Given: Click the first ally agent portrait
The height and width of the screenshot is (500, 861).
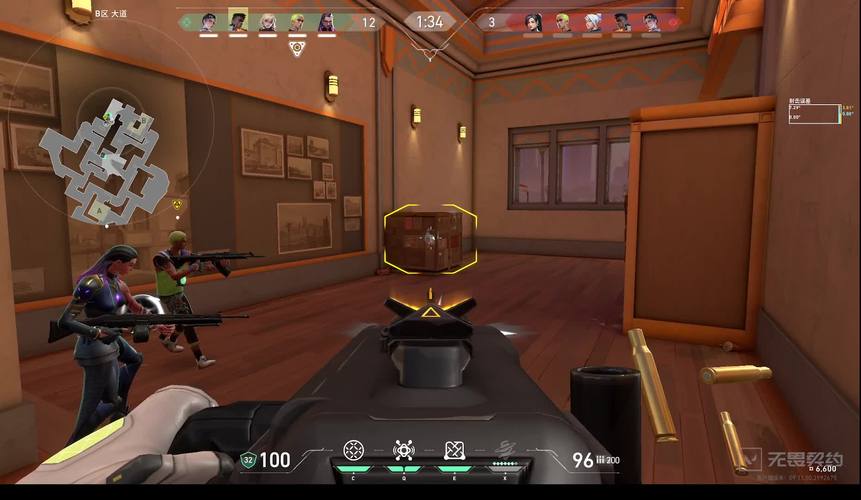Looking at the screenshot, I should 208,22.
